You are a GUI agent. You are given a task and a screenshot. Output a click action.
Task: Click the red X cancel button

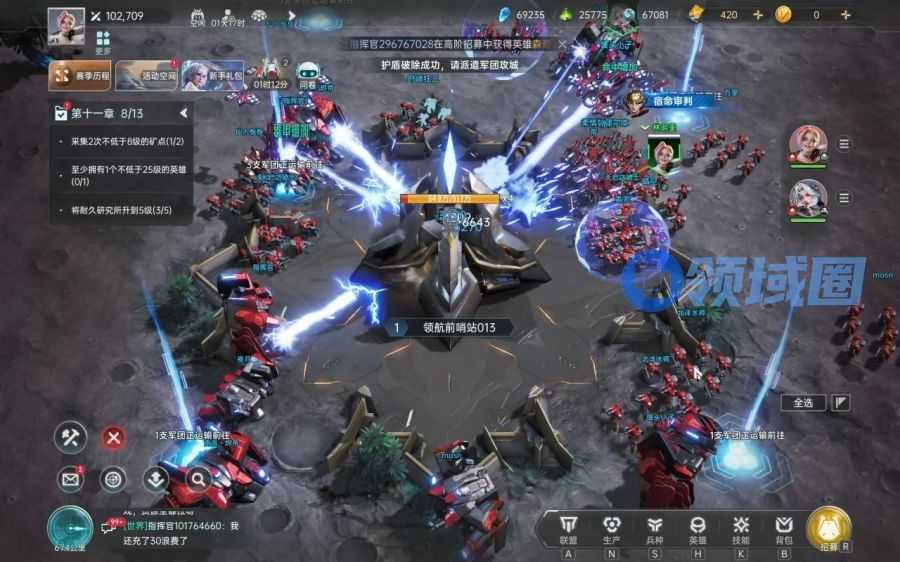(114, 437)
